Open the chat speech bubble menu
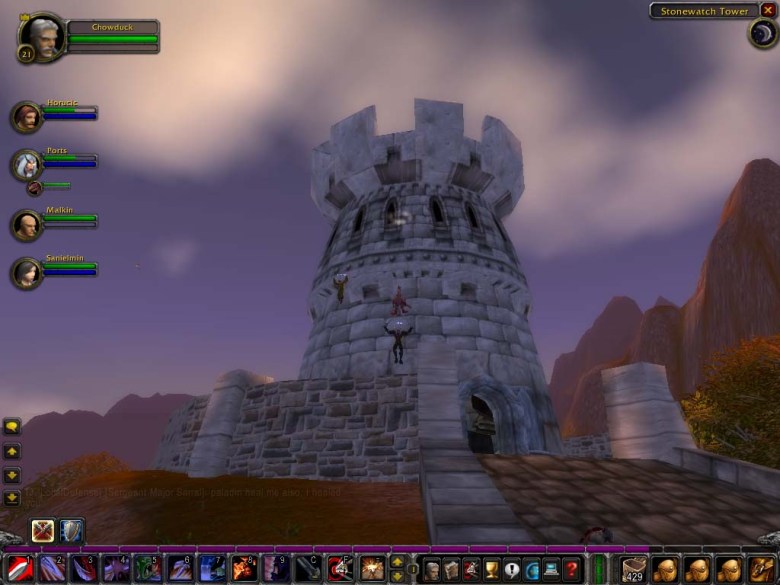Screen dimensions: 780x585 click(x=13, y=426)
